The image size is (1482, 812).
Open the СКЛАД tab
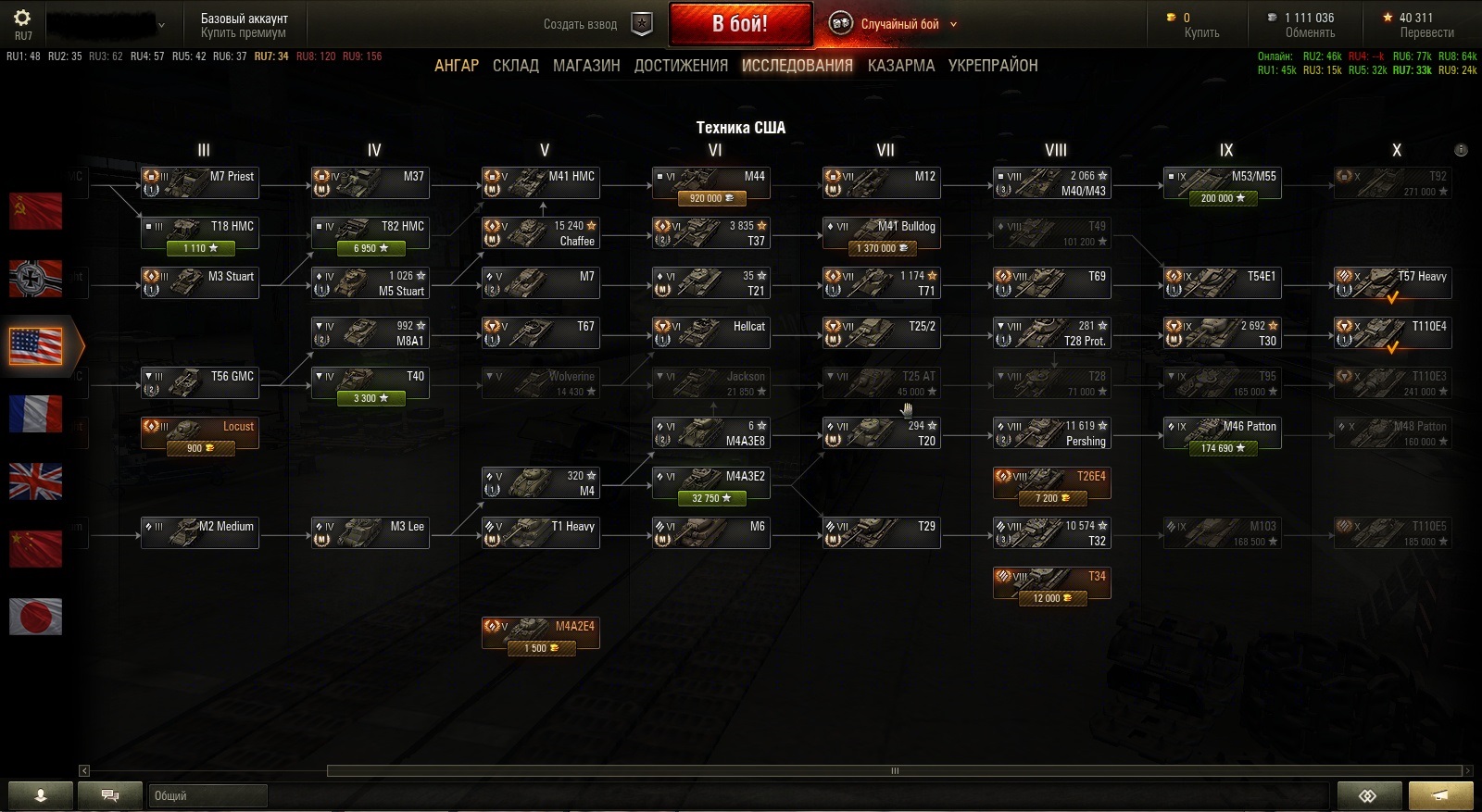click(516, 66)
